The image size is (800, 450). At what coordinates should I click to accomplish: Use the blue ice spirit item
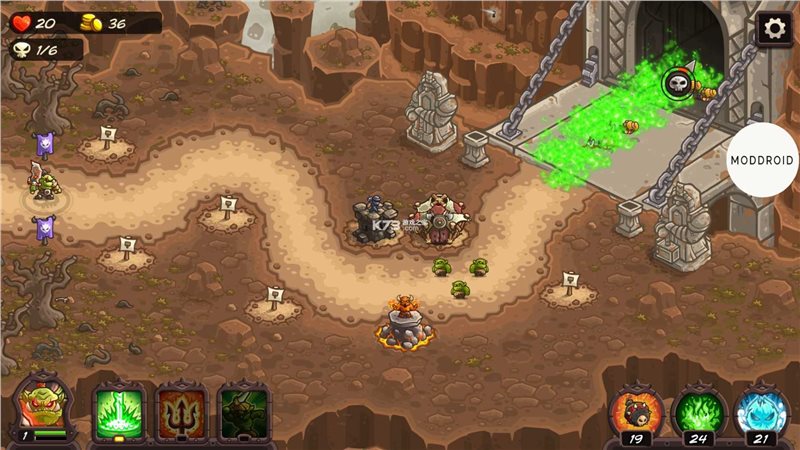point(762,410)
